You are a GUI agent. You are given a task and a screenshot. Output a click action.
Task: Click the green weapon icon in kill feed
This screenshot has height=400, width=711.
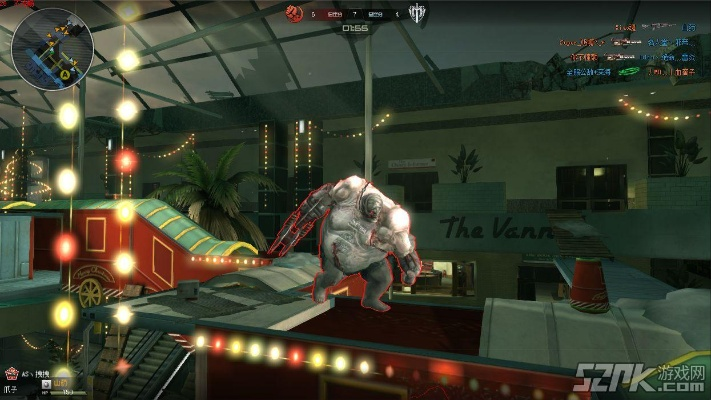[x=628, y=72]
